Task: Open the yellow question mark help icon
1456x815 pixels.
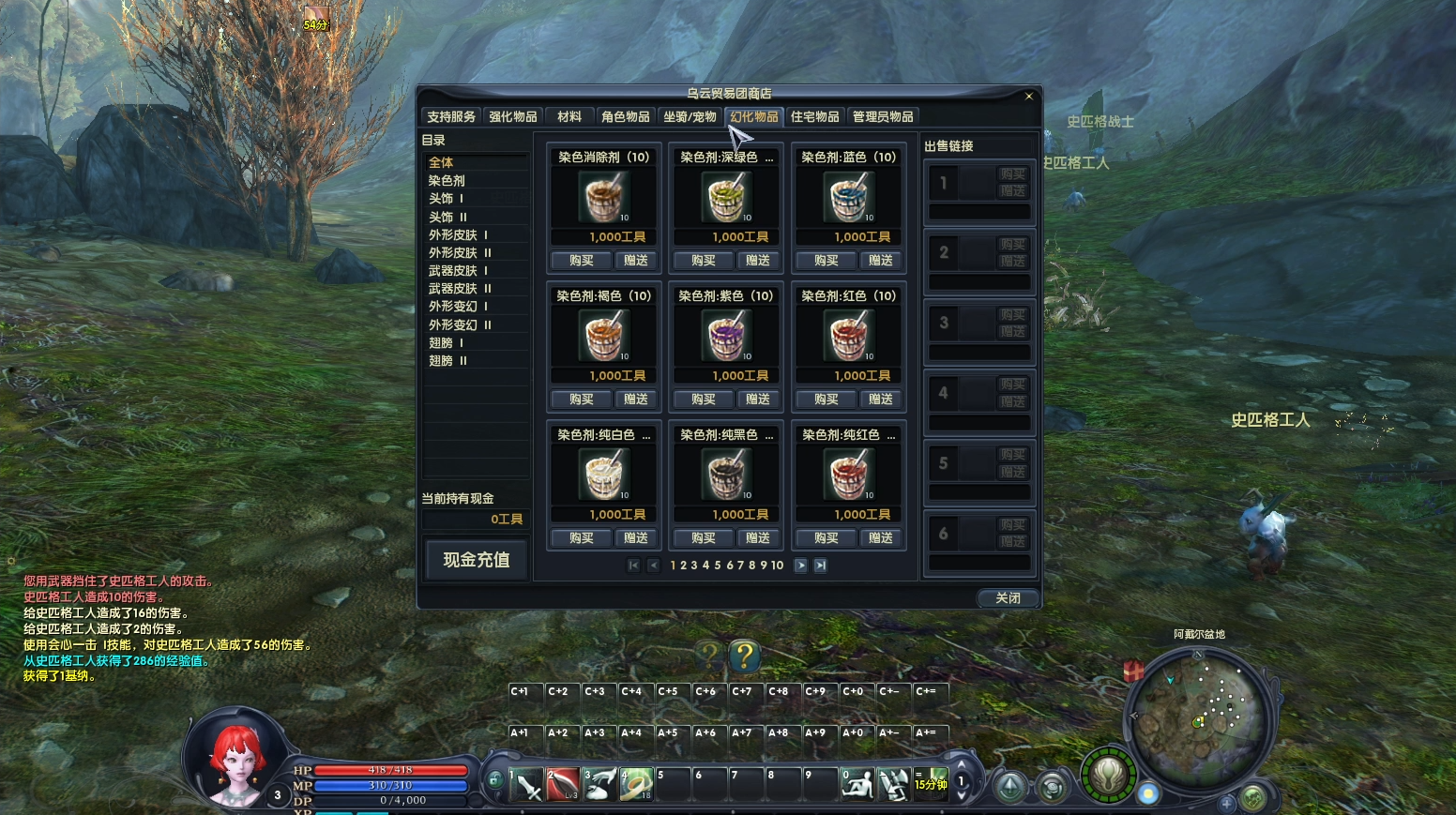Action: [745, 655]
